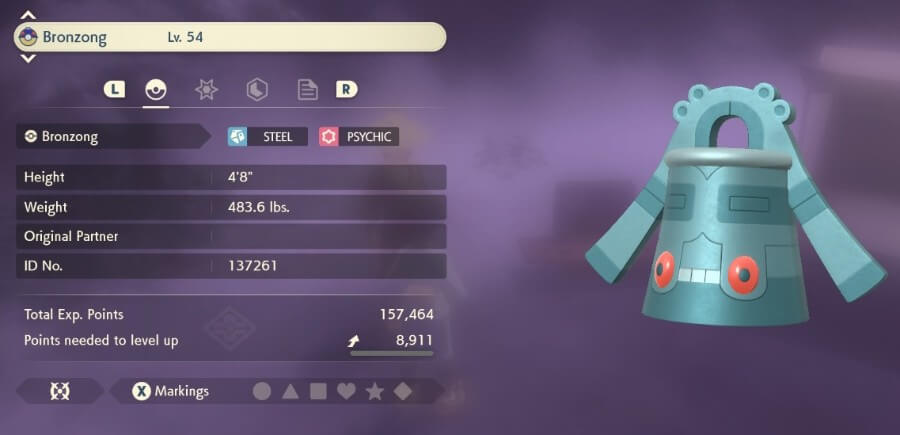Screen dimensions: 900x435
Task: Switch to the shield-shaped tab
Action: pyautogui.click(x=257, y=89)
